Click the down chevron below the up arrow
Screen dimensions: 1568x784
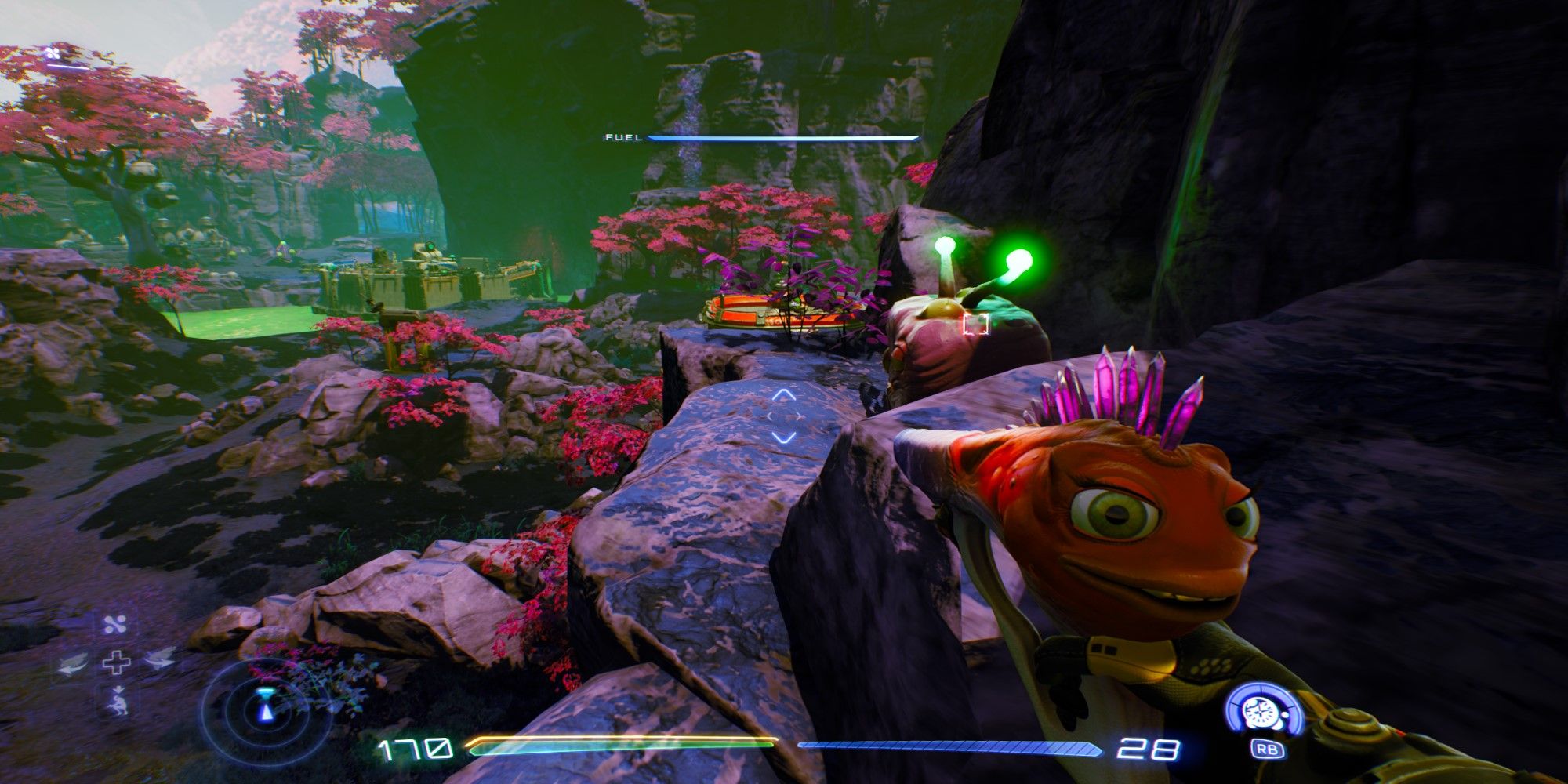coord(783,437)
